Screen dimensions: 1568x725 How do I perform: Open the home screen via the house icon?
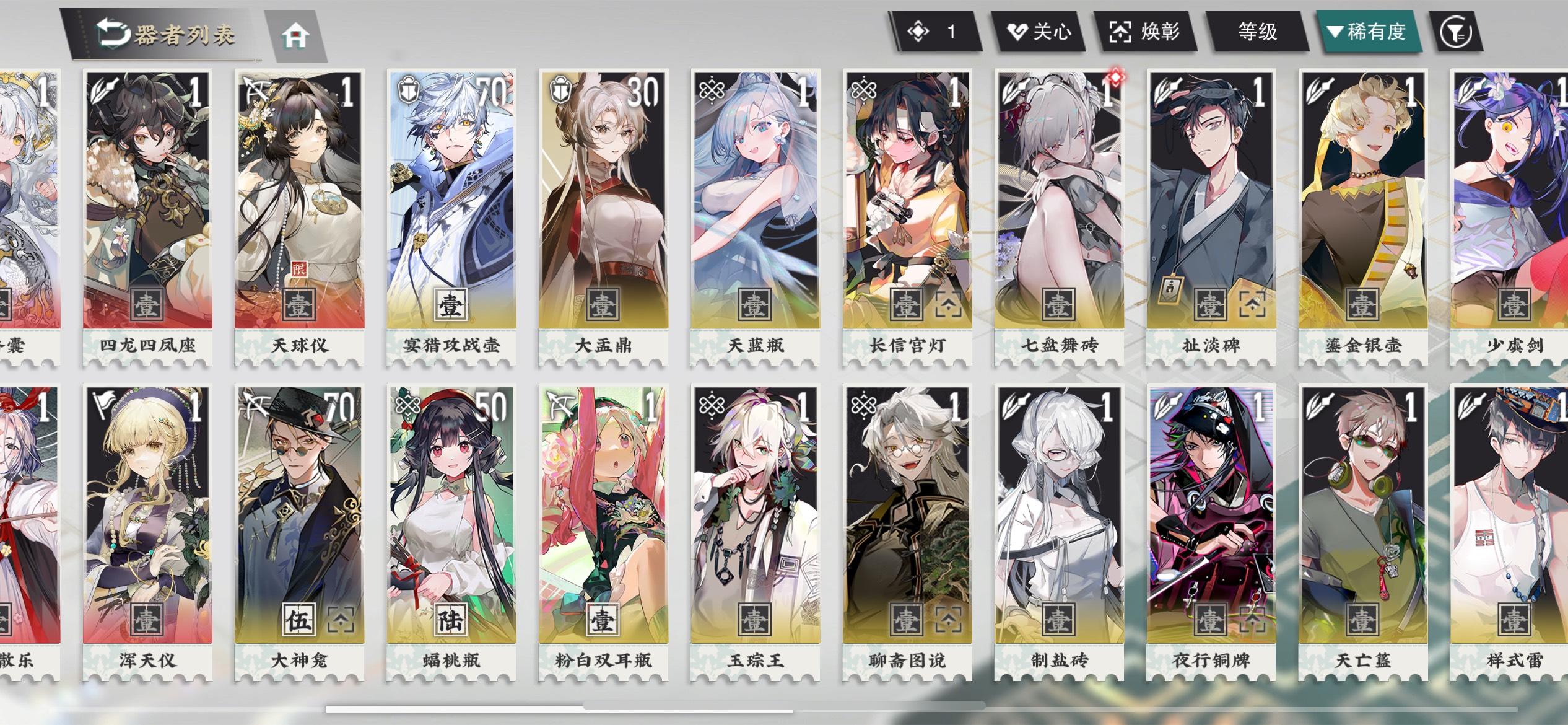coord(297,36)
